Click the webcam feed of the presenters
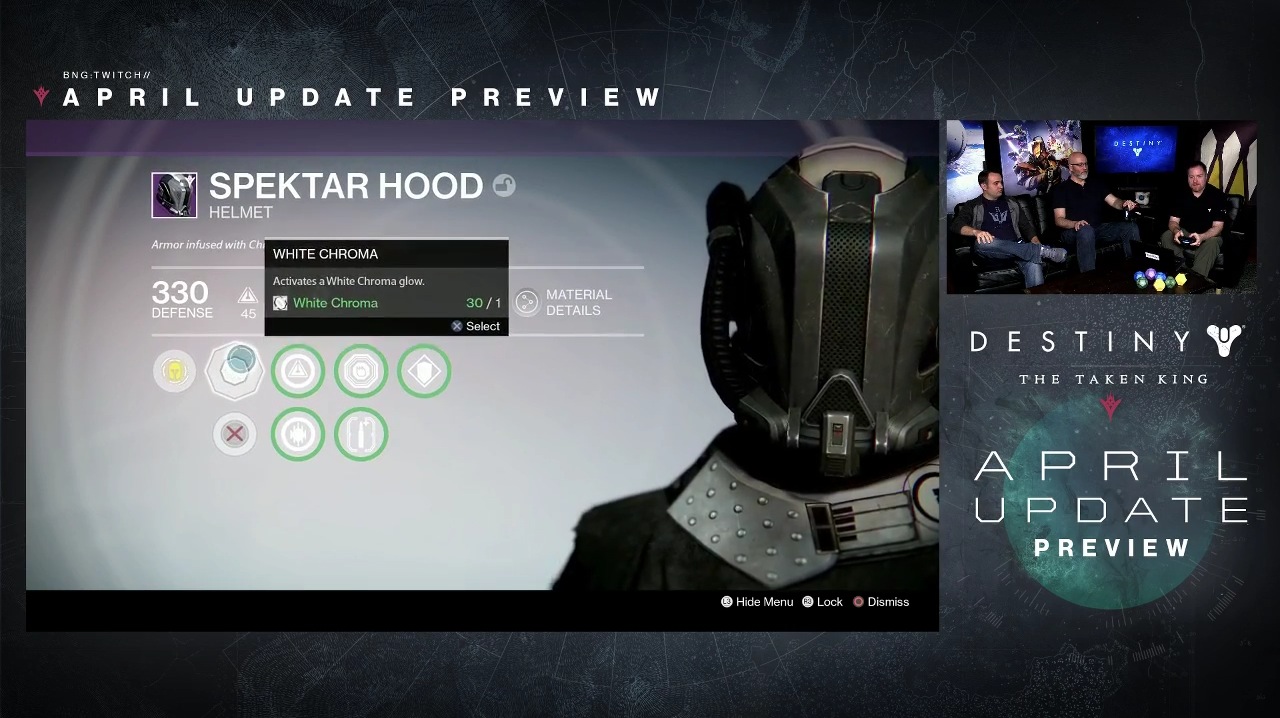This screenshot has height=718, width=1280. coord(1101,207)
